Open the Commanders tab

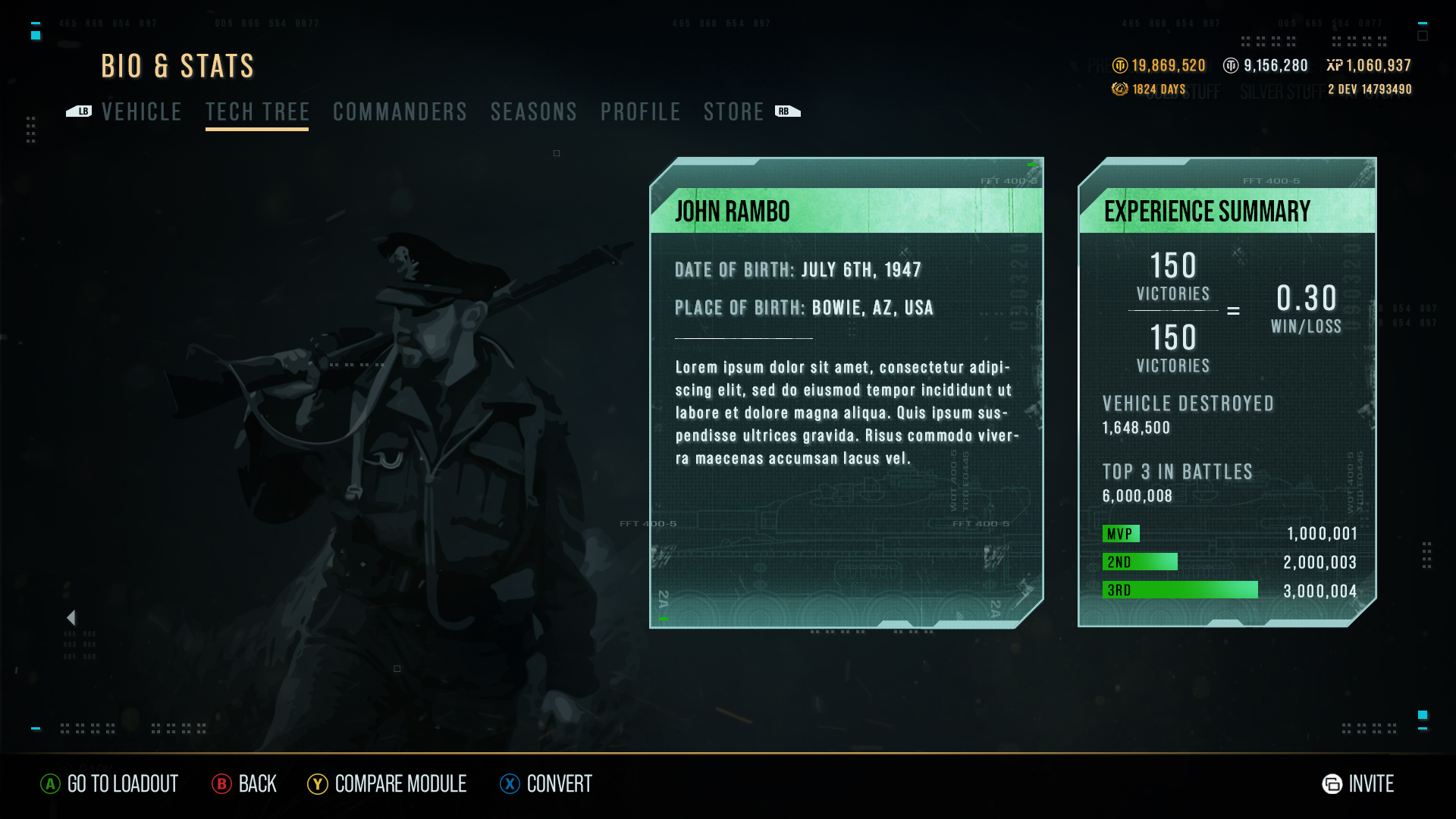pyautogui.click(x=400, y=112)
